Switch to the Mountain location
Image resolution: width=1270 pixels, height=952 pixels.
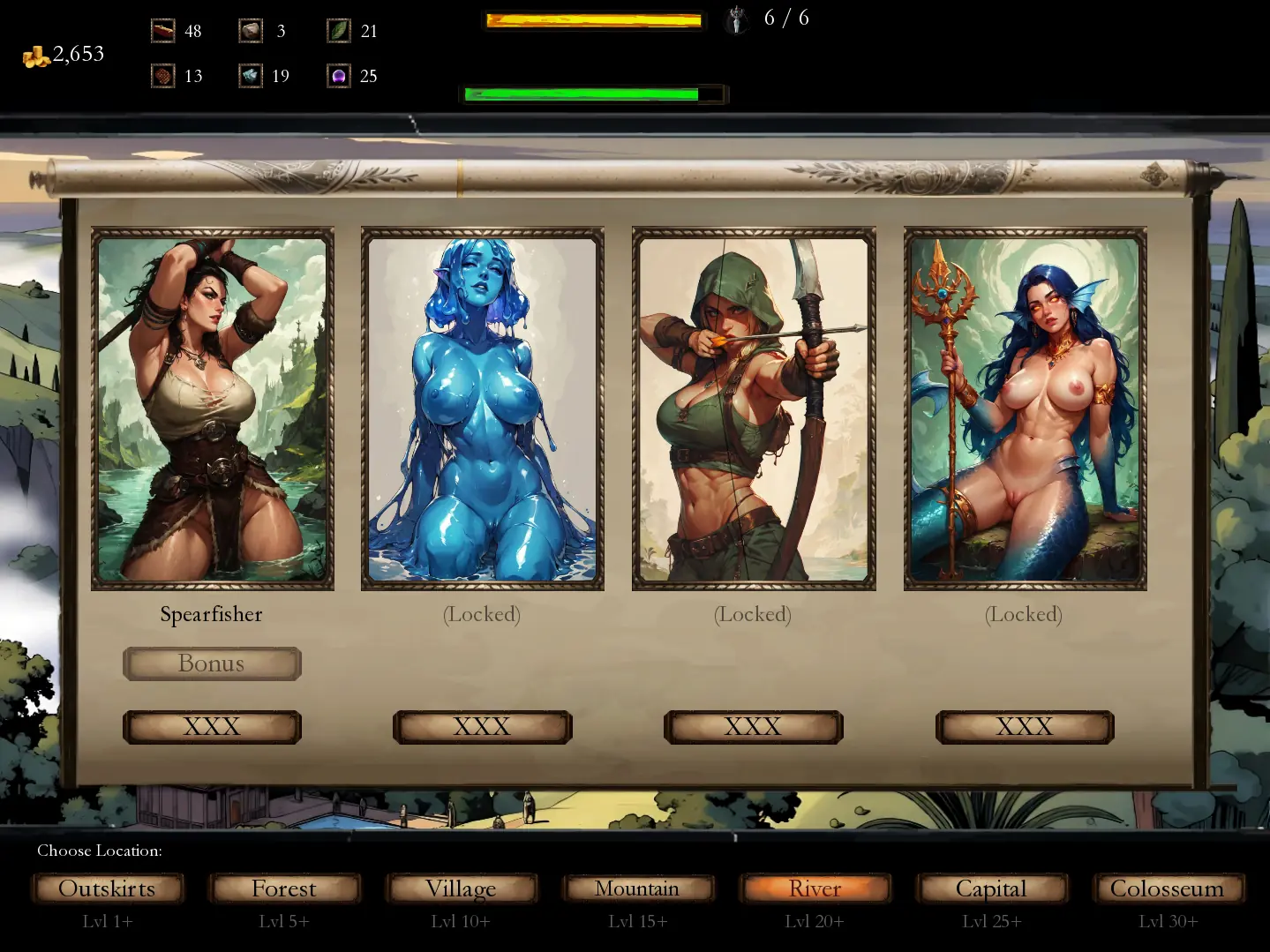point(637,888)
